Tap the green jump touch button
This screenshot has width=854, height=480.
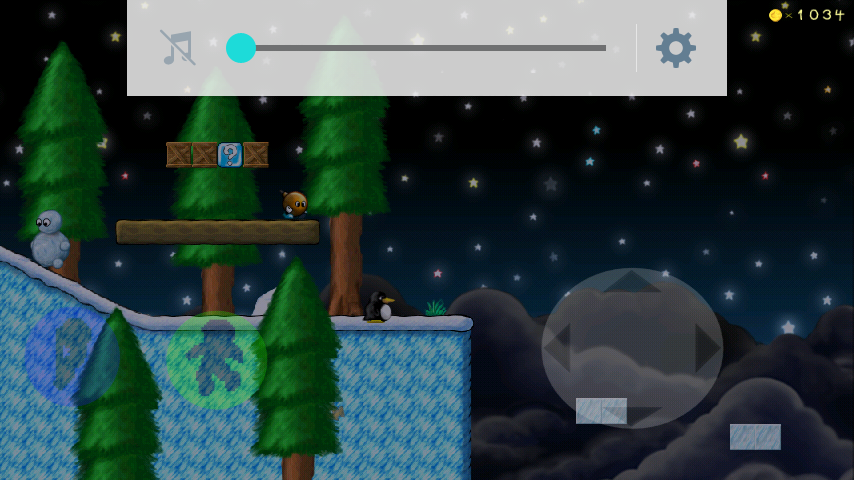tap(216, 360)
